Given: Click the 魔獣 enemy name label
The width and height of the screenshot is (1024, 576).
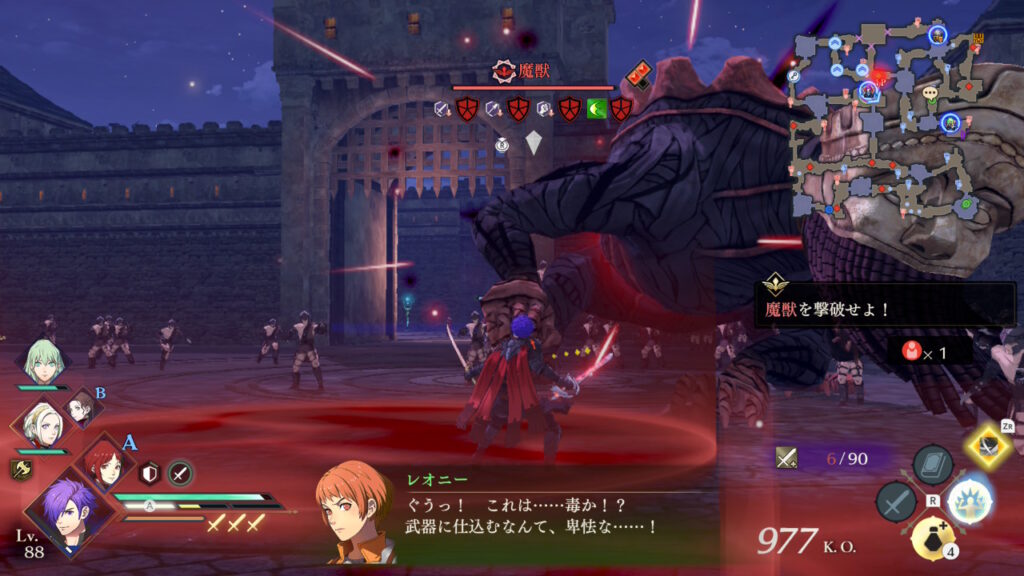Looking at the screenshot, I should pos(523,71).
